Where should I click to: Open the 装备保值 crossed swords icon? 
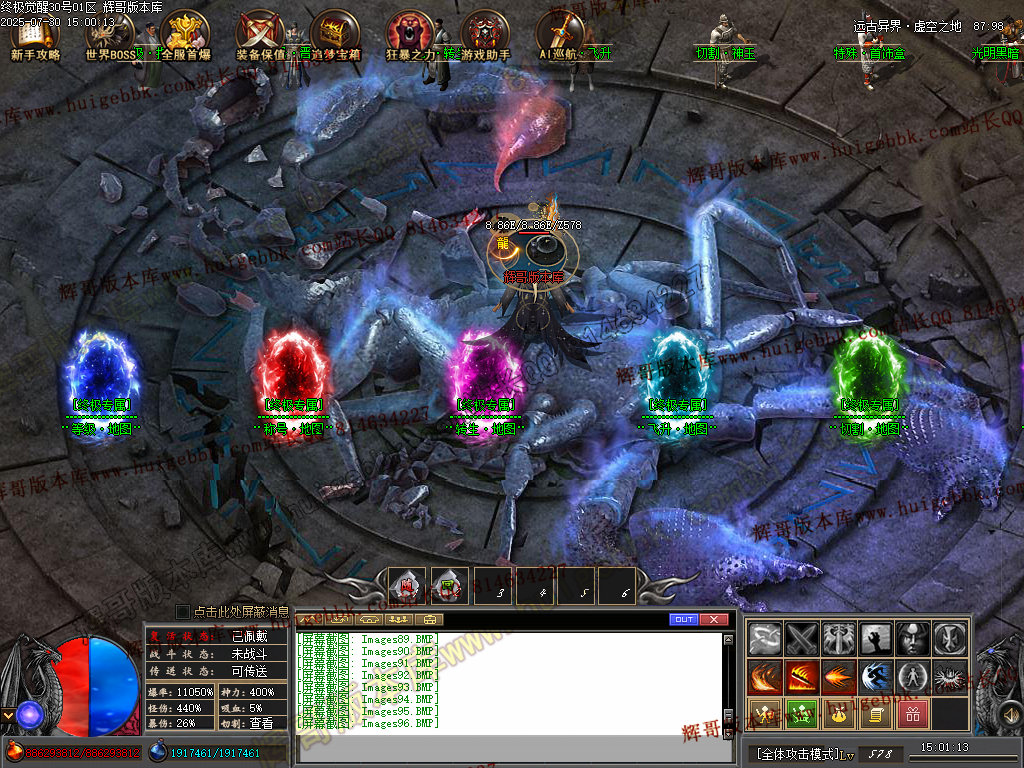point(260,33)
